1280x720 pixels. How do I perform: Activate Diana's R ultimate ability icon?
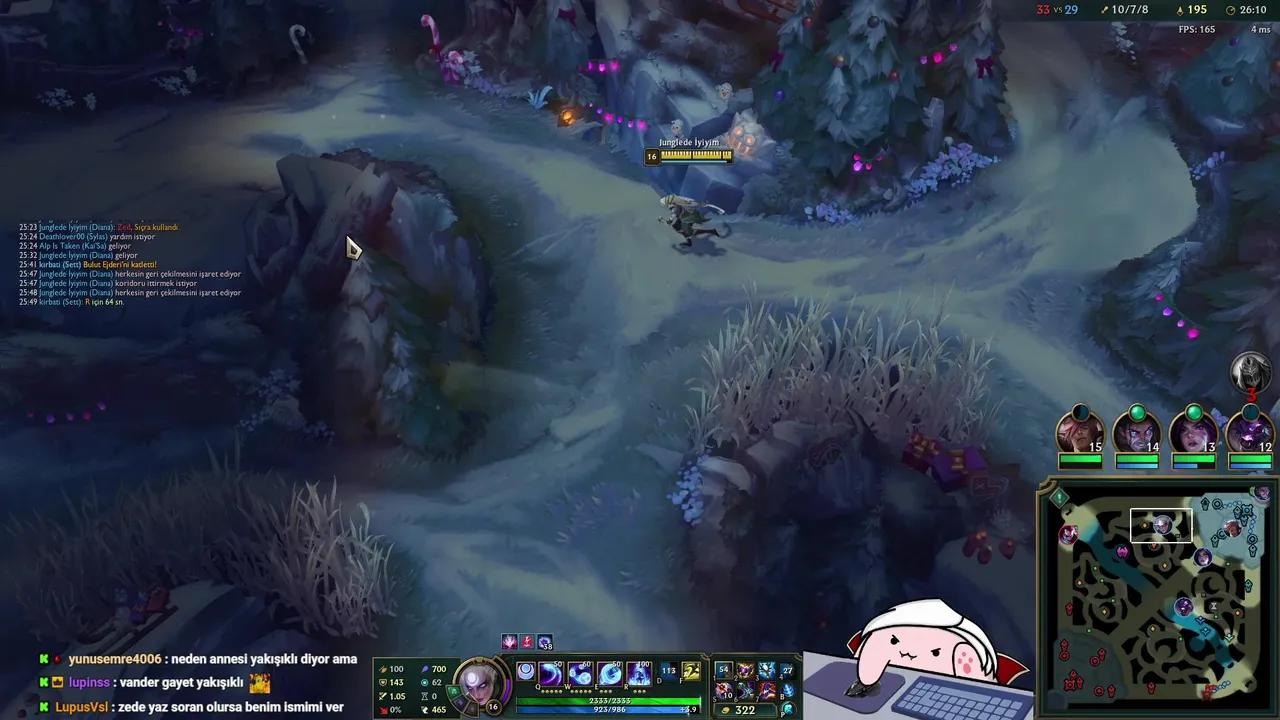(x=638, y=673)
